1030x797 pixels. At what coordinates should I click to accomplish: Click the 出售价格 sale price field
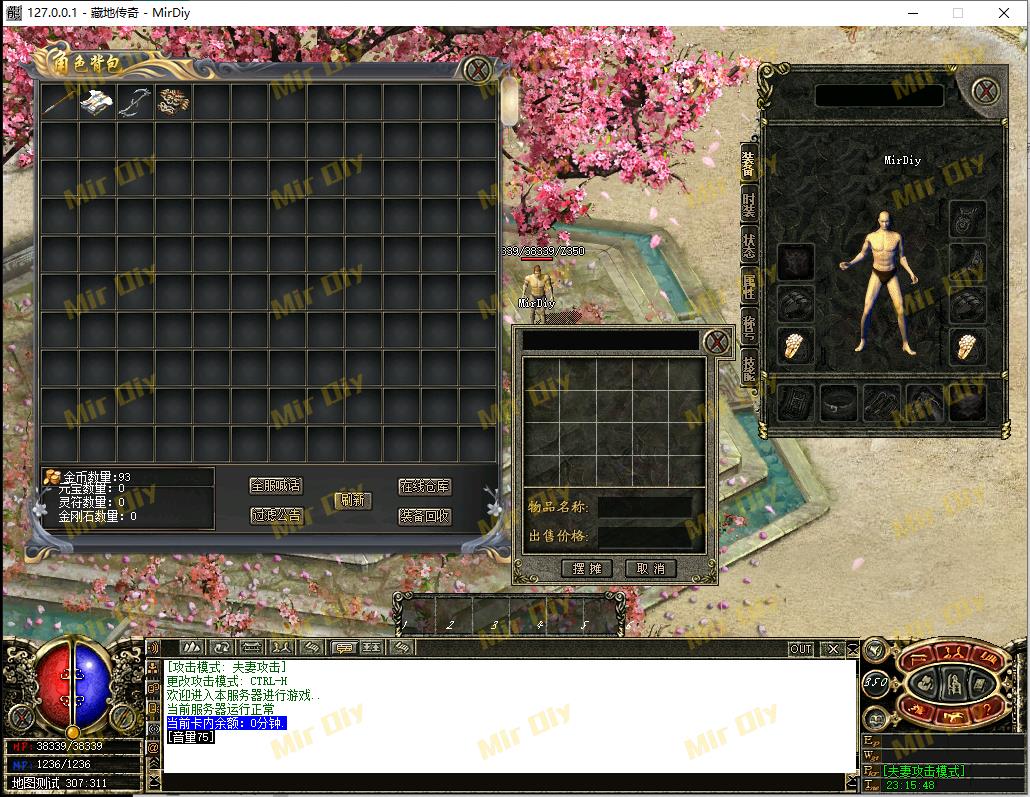tap(644, 536)
